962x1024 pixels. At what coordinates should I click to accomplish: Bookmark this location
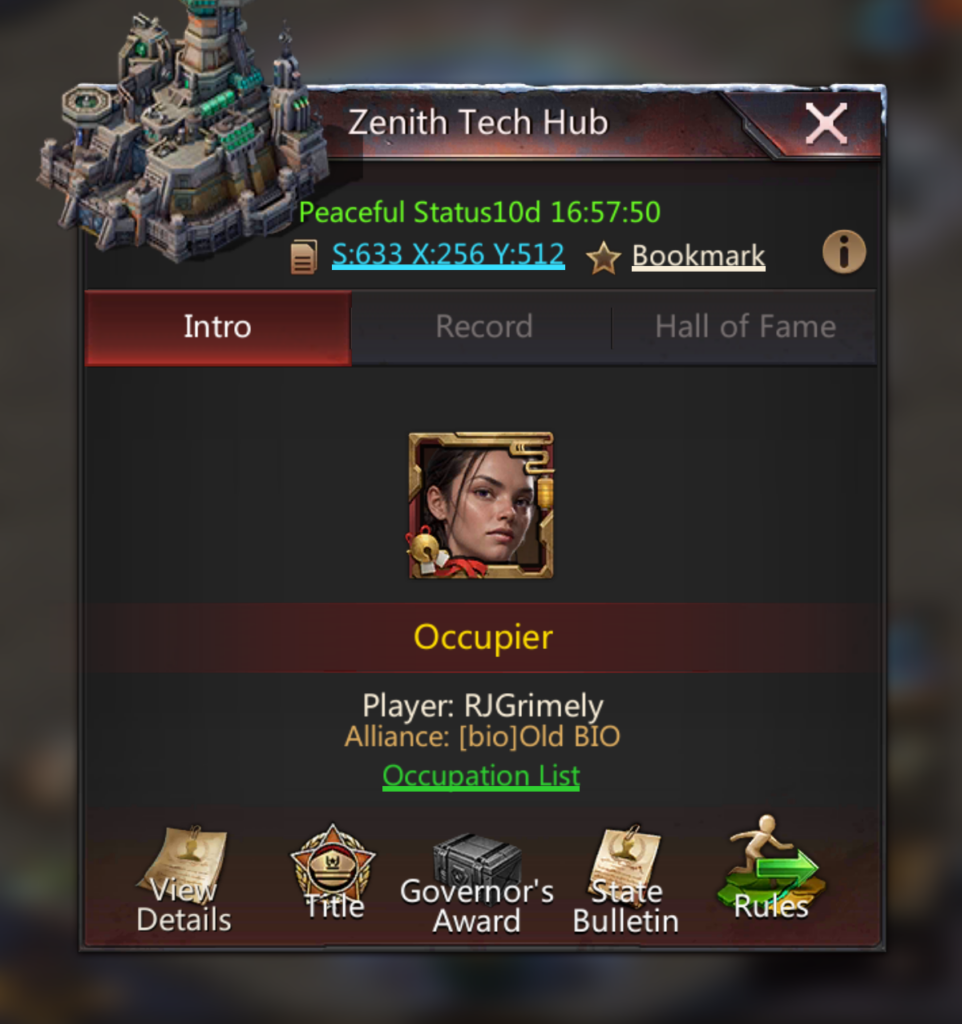[x=697, y=257]
